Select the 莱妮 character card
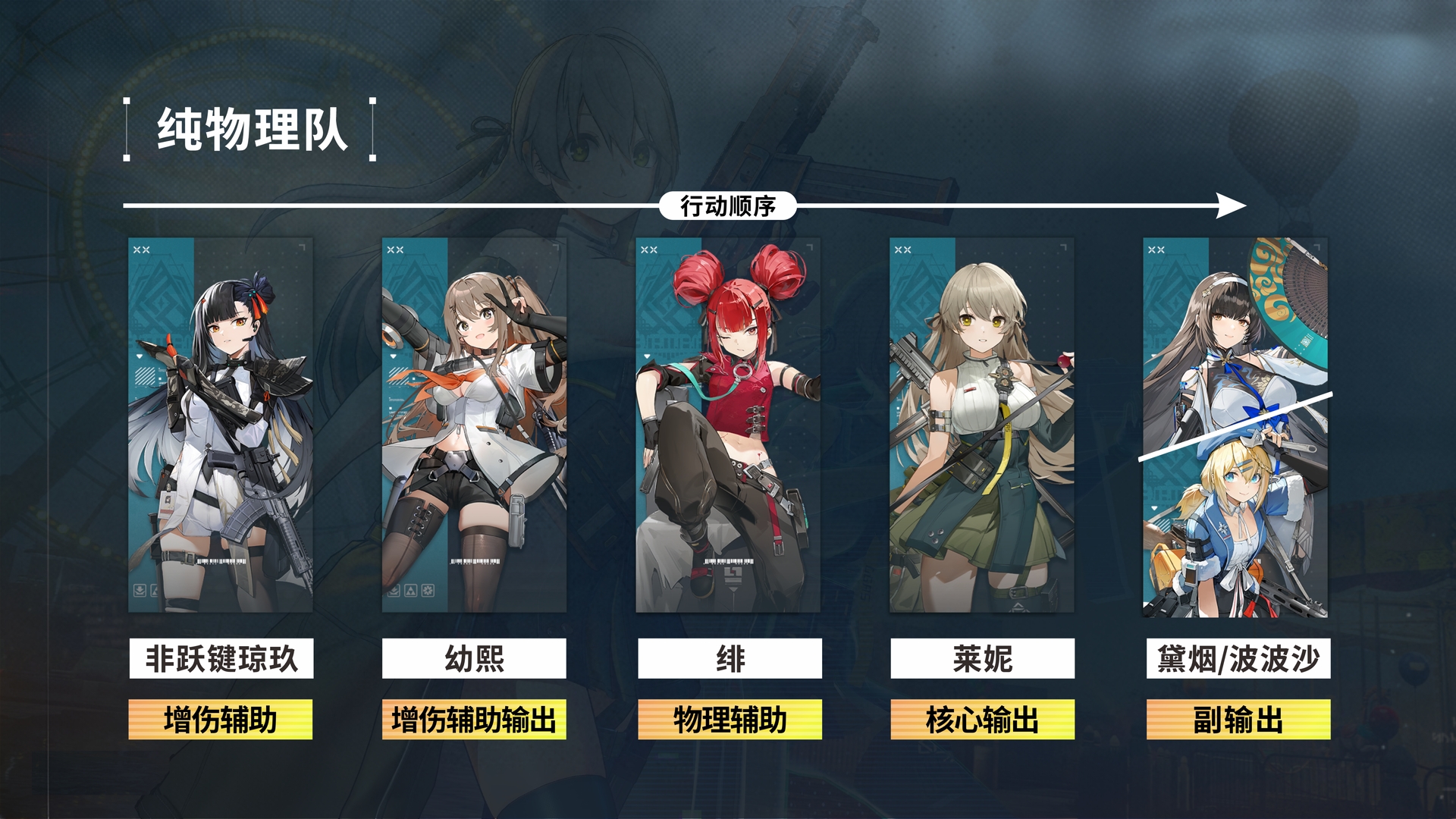The height and width of the screenshot is (819, 1456). pyautogui.click(x=981, y=425)
